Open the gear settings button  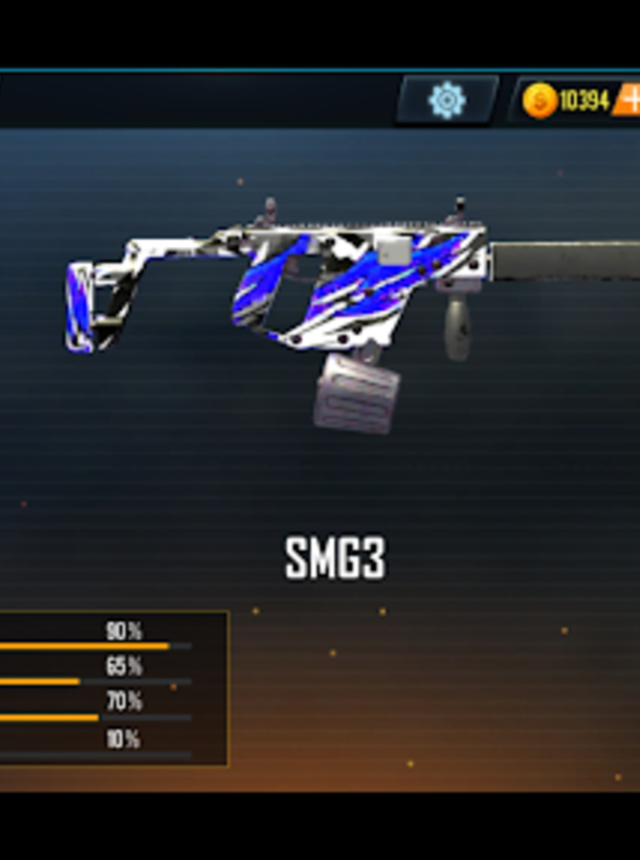[447, 99]
